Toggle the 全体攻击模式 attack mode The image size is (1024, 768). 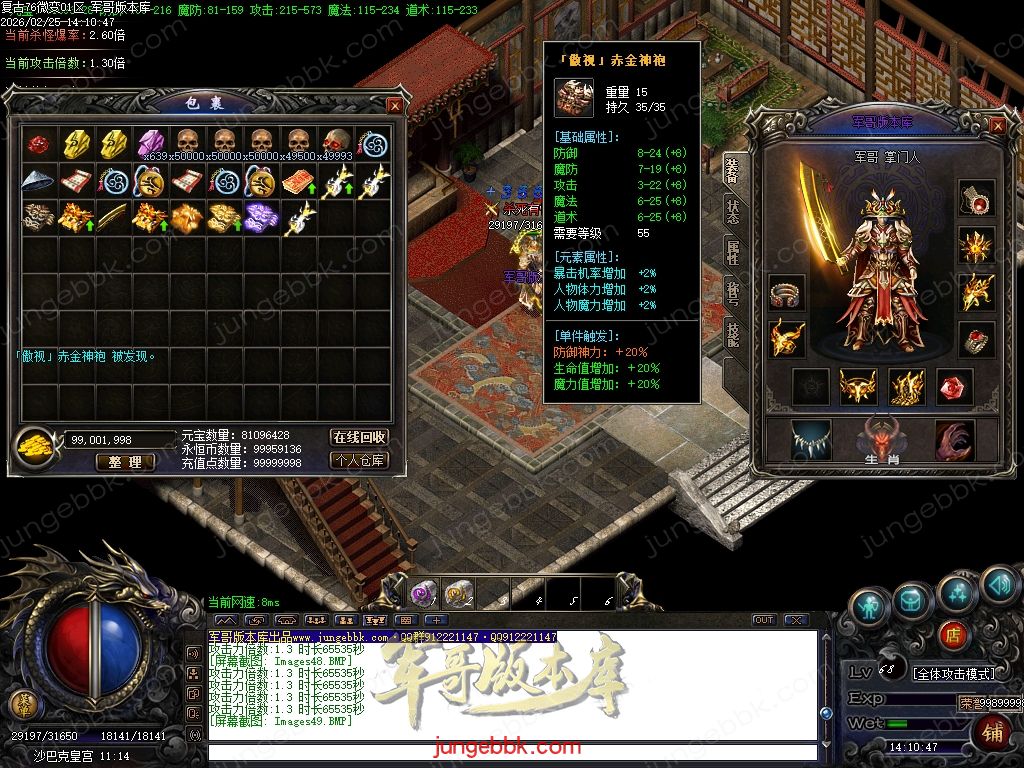coord(954,674)
